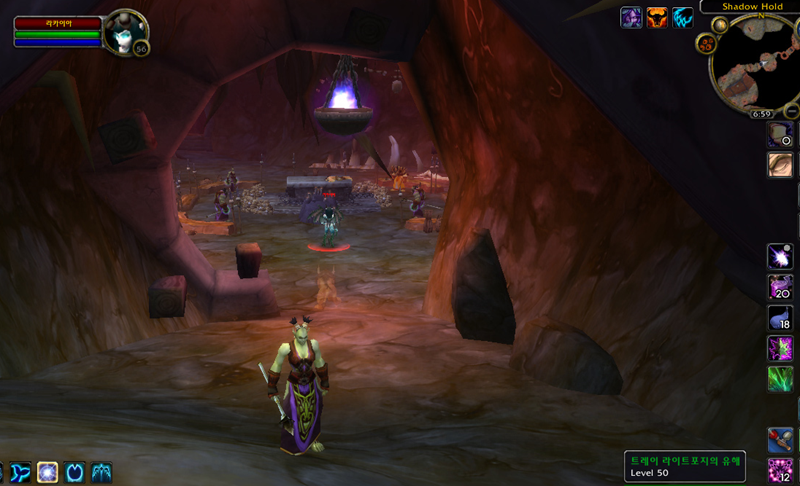Activate the purple starburst spell
Image resolution: width=800 pixels, height=486 pixels.
(x=780, y=257)
